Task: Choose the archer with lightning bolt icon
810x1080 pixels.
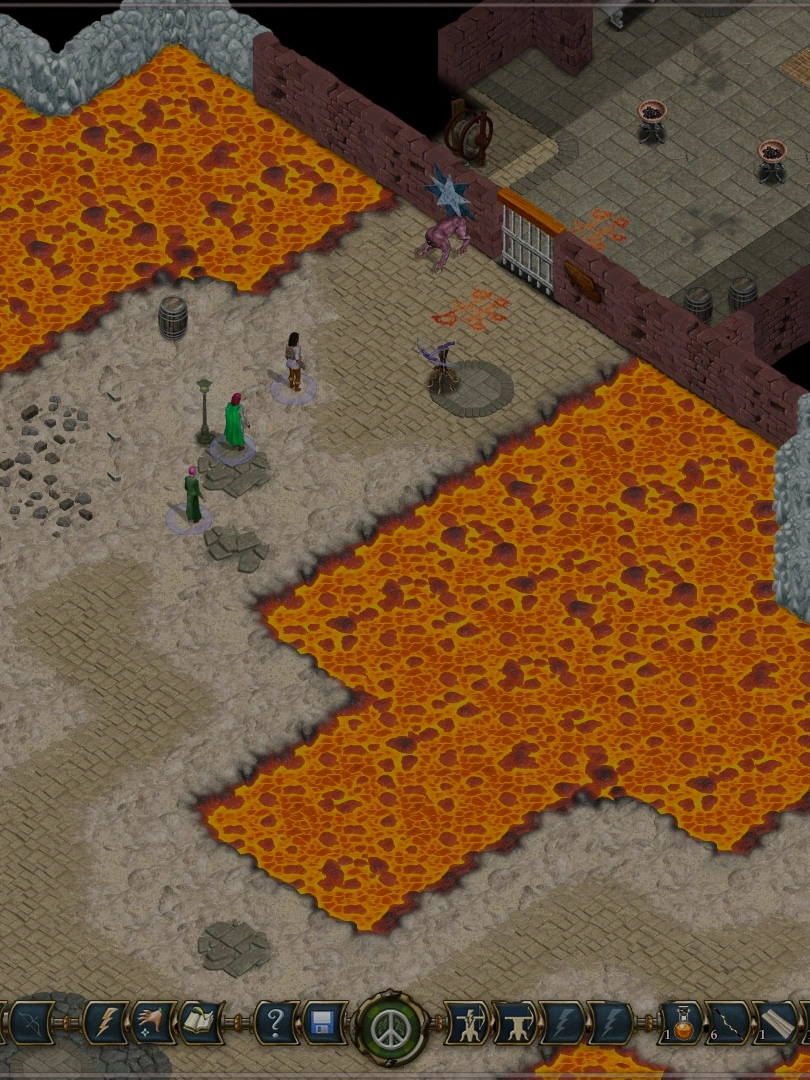Action: (466, 1024)
